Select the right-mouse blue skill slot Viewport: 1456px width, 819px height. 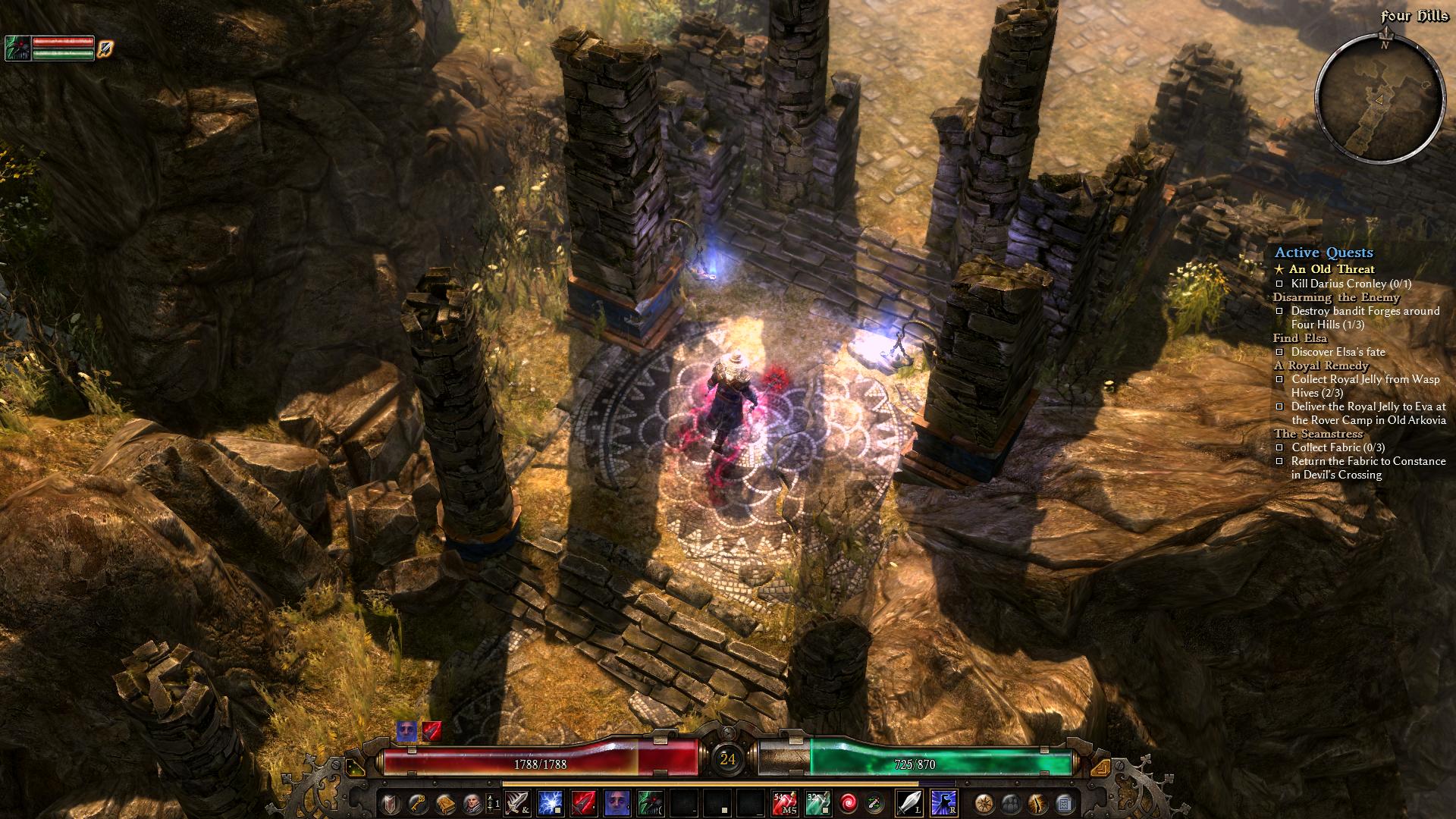943,802
